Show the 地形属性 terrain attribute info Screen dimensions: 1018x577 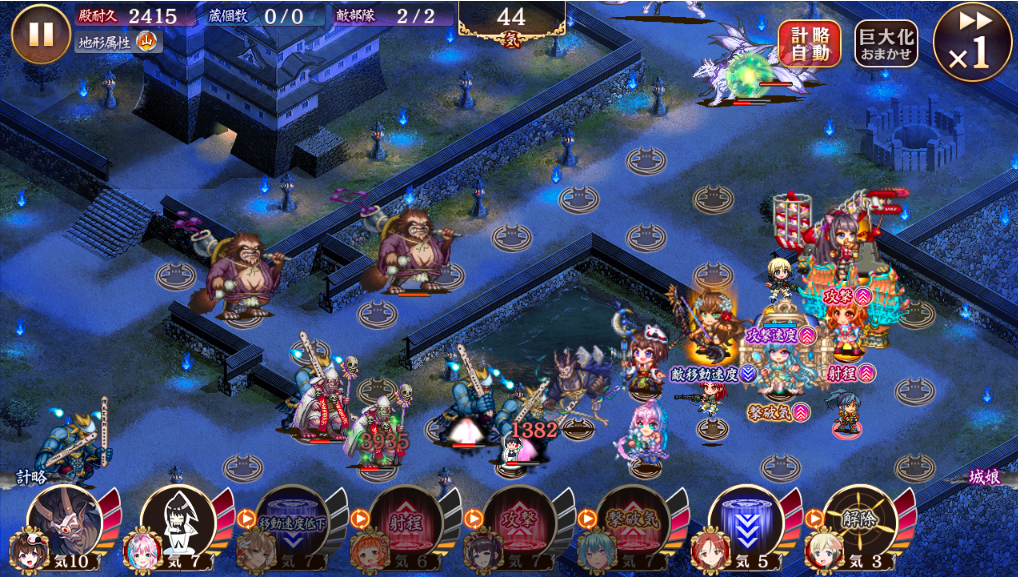118,43
